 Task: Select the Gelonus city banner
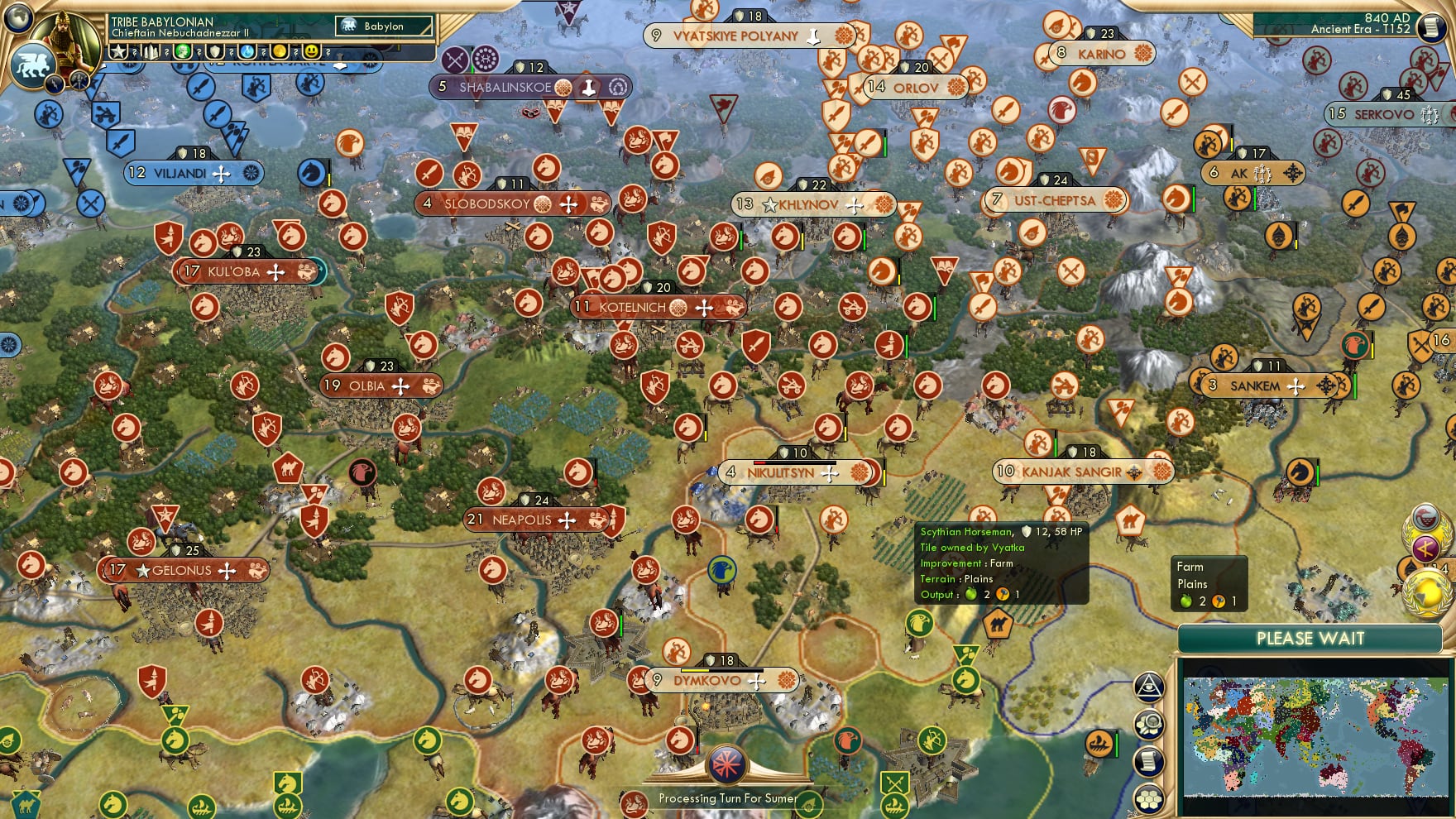[x=181, y=570]
